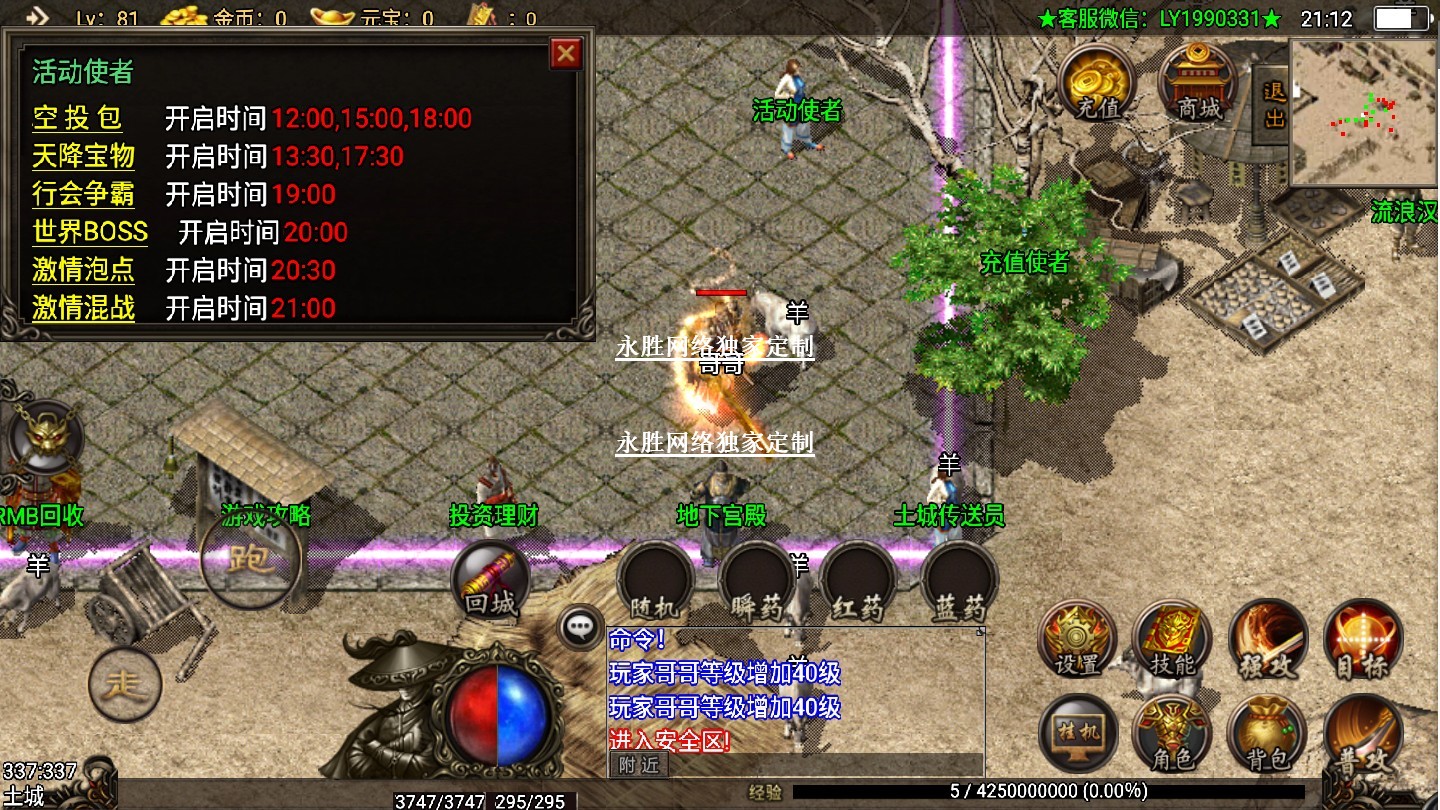Open the 世界BOSS event link

(90, 232)
